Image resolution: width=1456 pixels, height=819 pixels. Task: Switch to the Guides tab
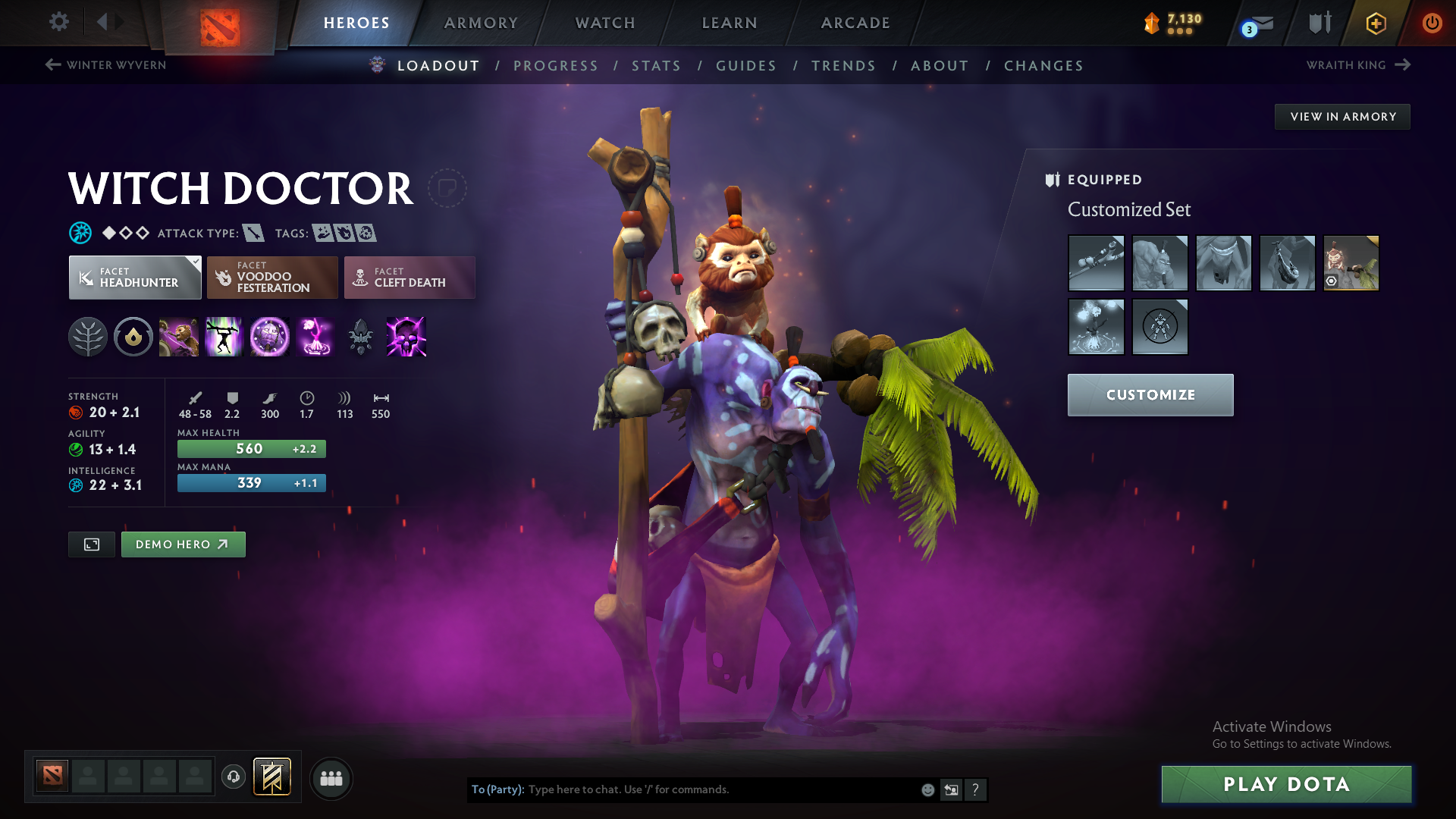point(745,66)
